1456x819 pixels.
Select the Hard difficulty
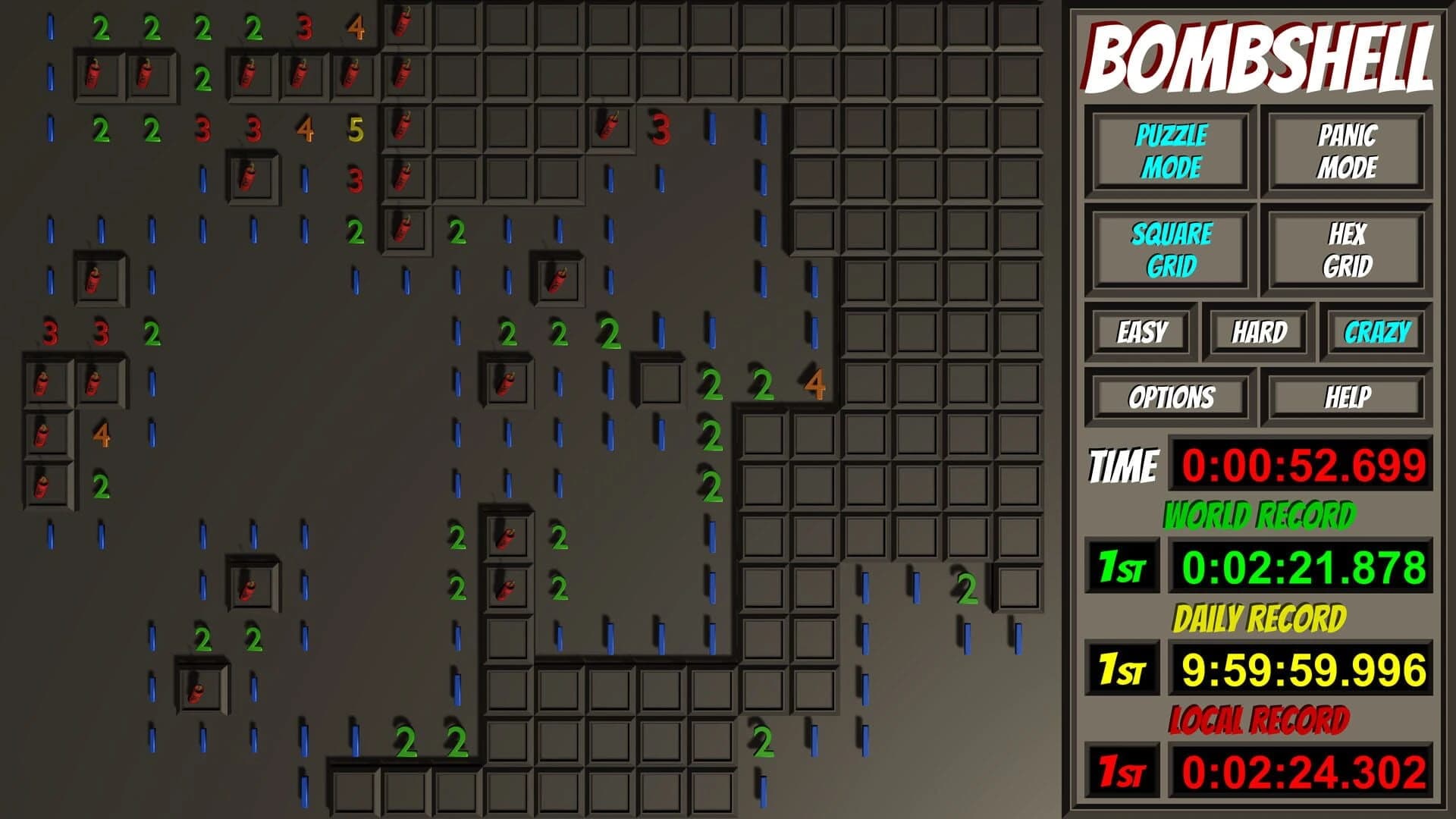point(1259,331)
